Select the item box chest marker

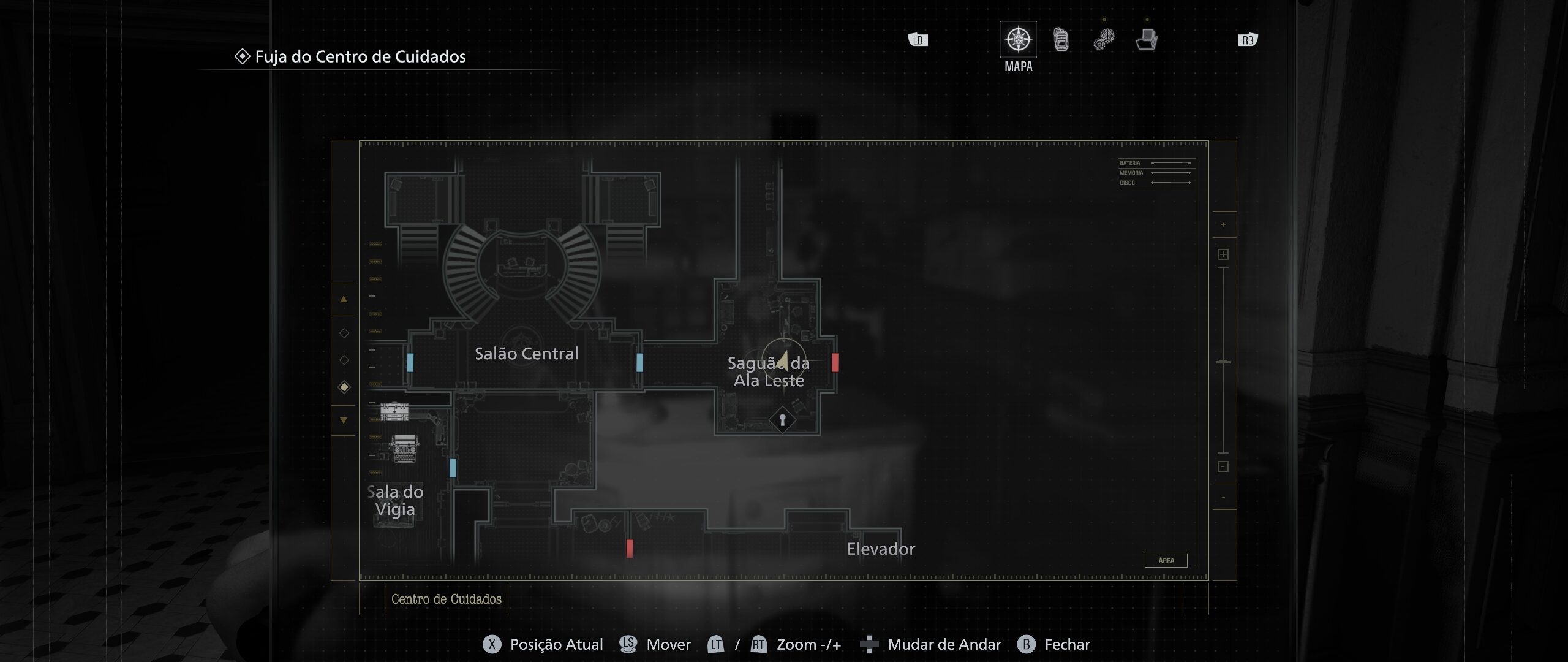394,412
